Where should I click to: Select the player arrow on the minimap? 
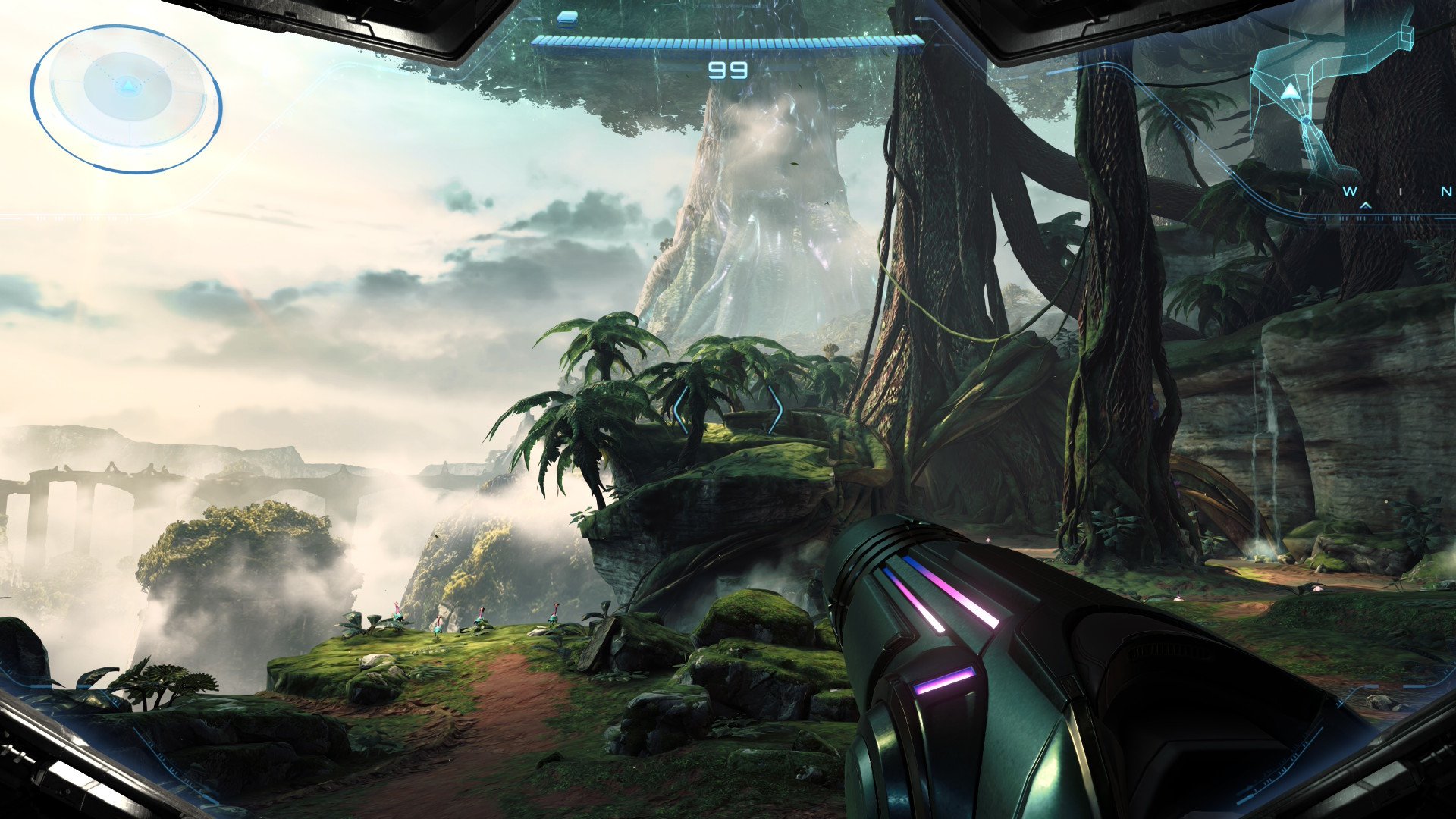click(1289, 92)
